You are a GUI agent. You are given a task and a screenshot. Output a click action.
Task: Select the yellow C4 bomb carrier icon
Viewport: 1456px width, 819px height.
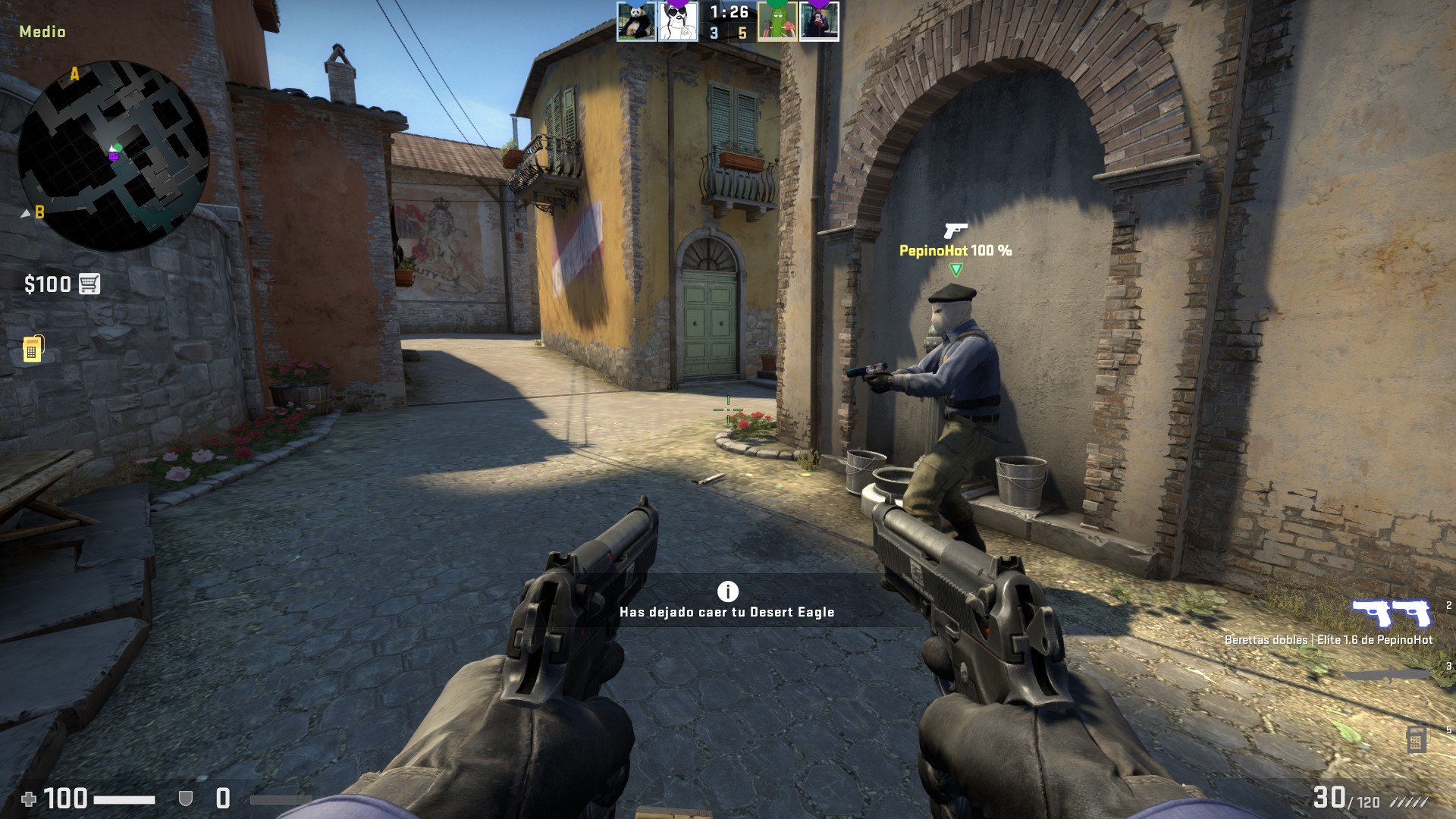[x=33, y=349]
